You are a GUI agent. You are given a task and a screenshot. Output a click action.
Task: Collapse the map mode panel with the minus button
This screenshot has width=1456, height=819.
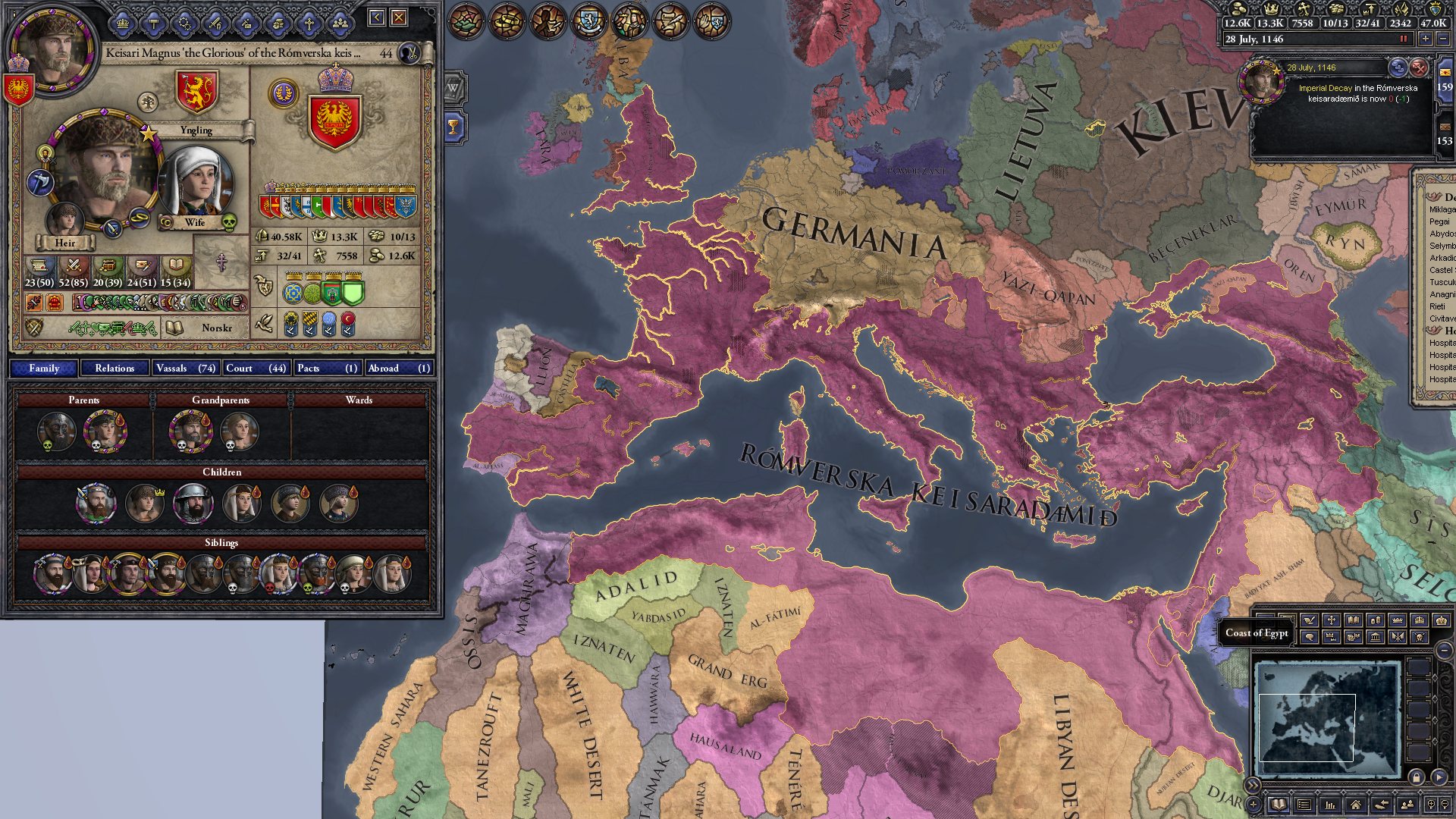[x=1444, y=650]
